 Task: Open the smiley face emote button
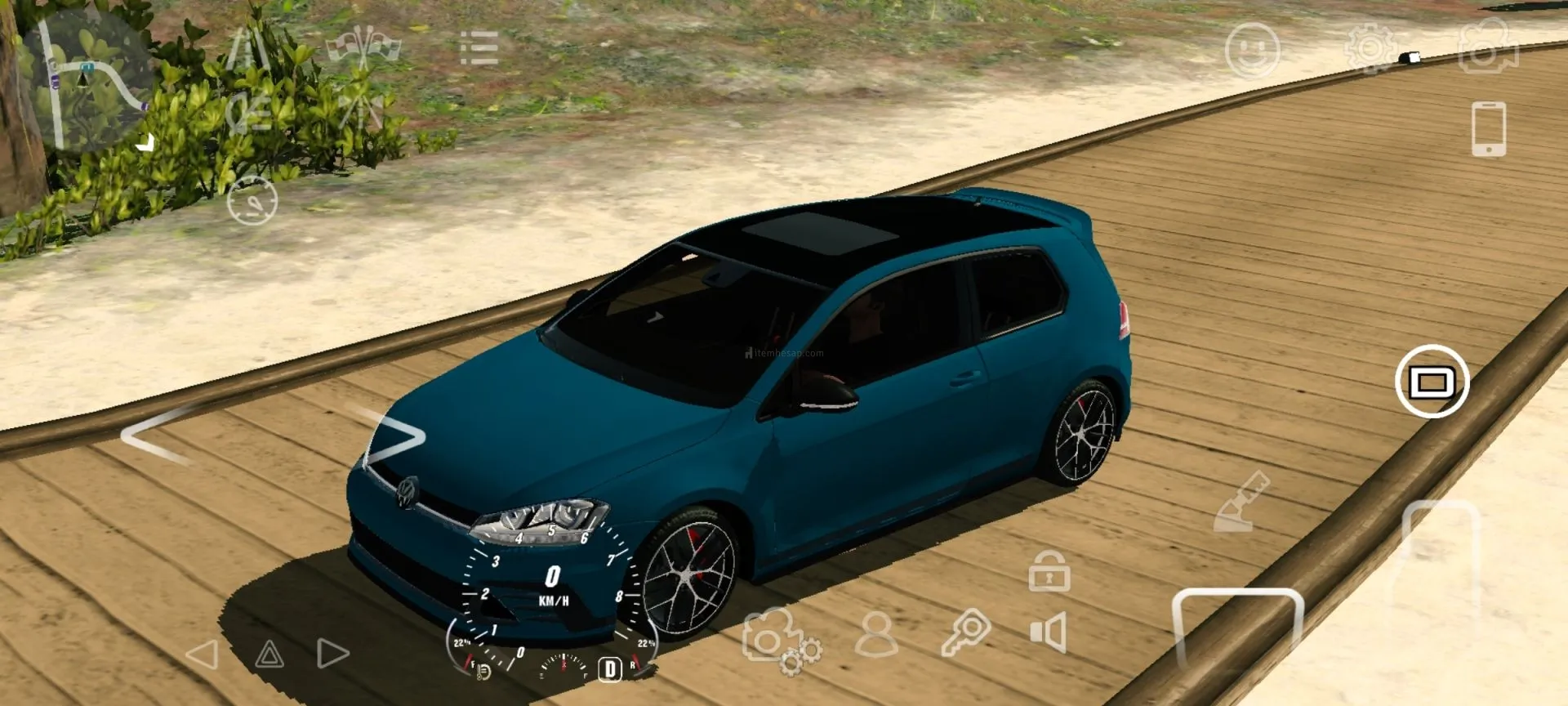point(1252,51)
